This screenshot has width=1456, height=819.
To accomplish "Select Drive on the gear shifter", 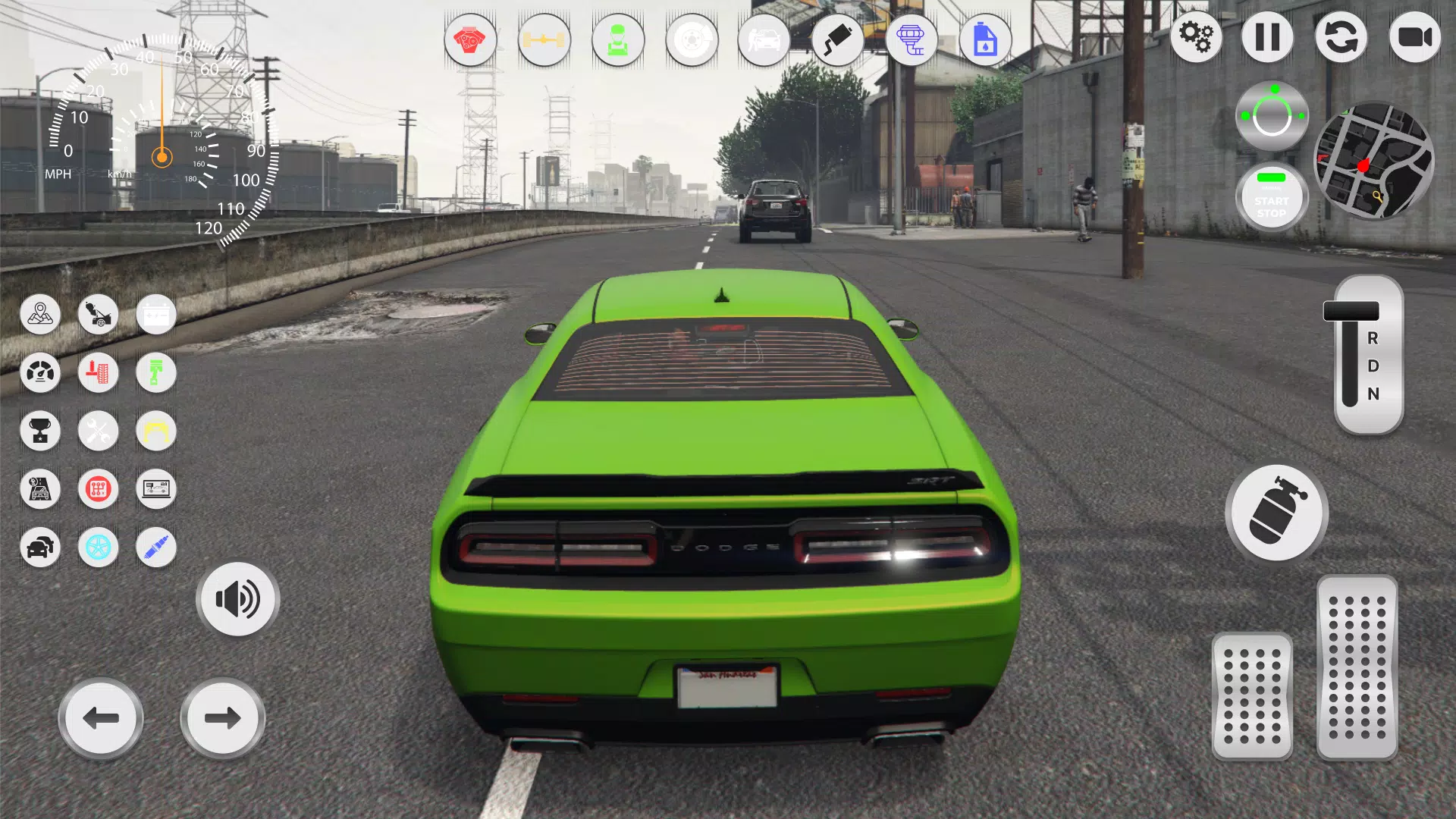I will click(x=1372, y=368).
